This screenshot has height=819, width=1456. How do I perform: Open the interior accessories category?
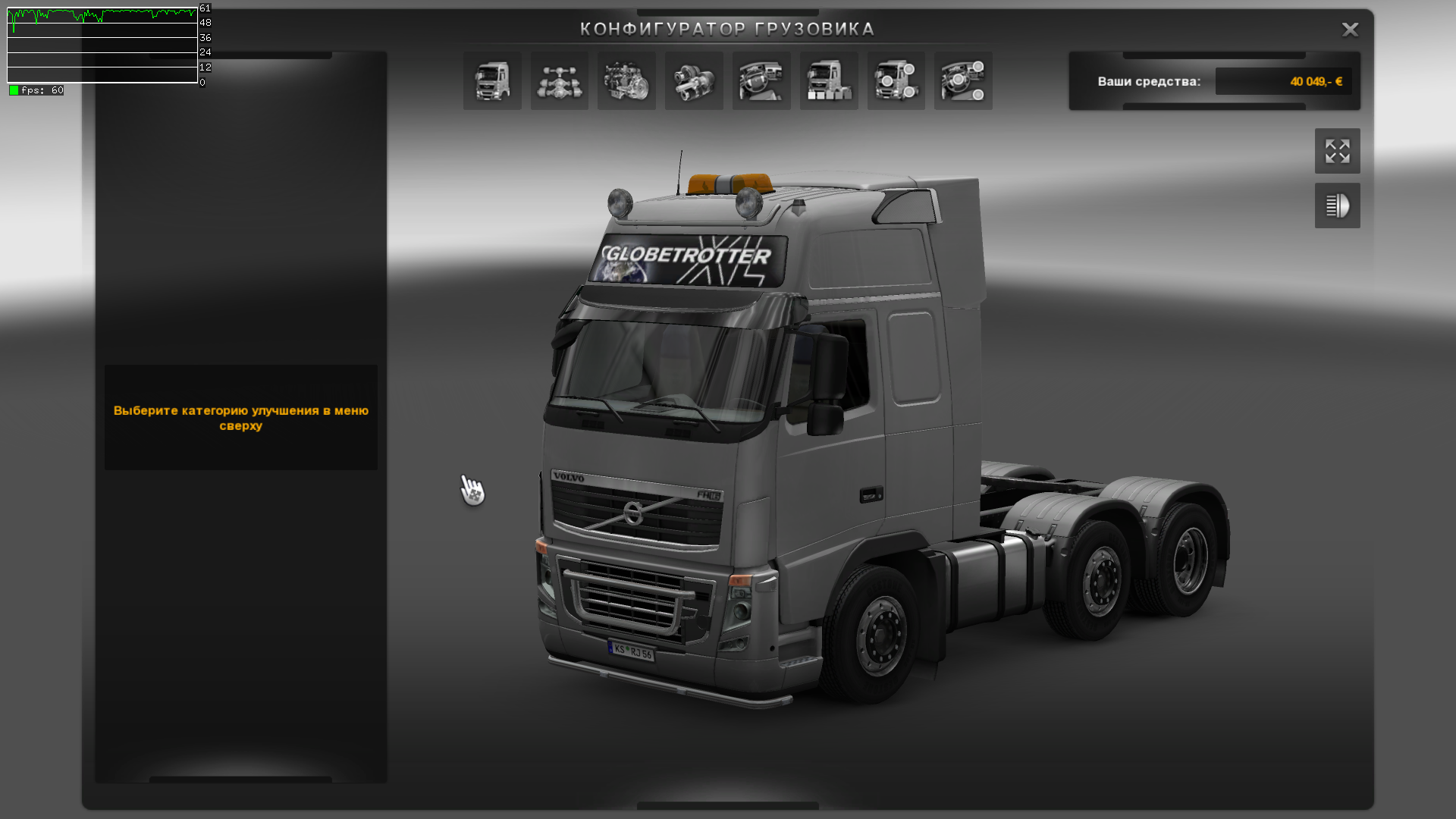(963, 81)
